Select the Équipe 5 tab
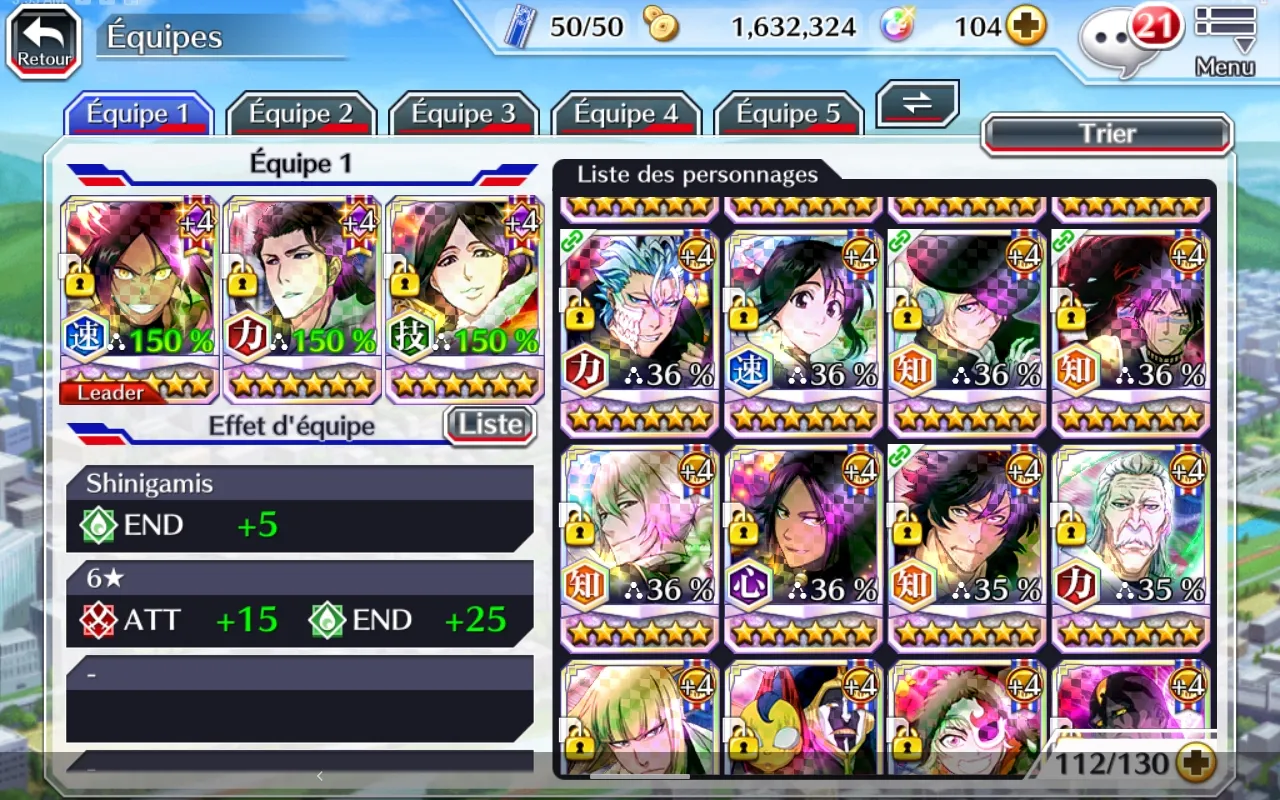Viewport: 1280px width, 800px height. click(x=788, y=114)
